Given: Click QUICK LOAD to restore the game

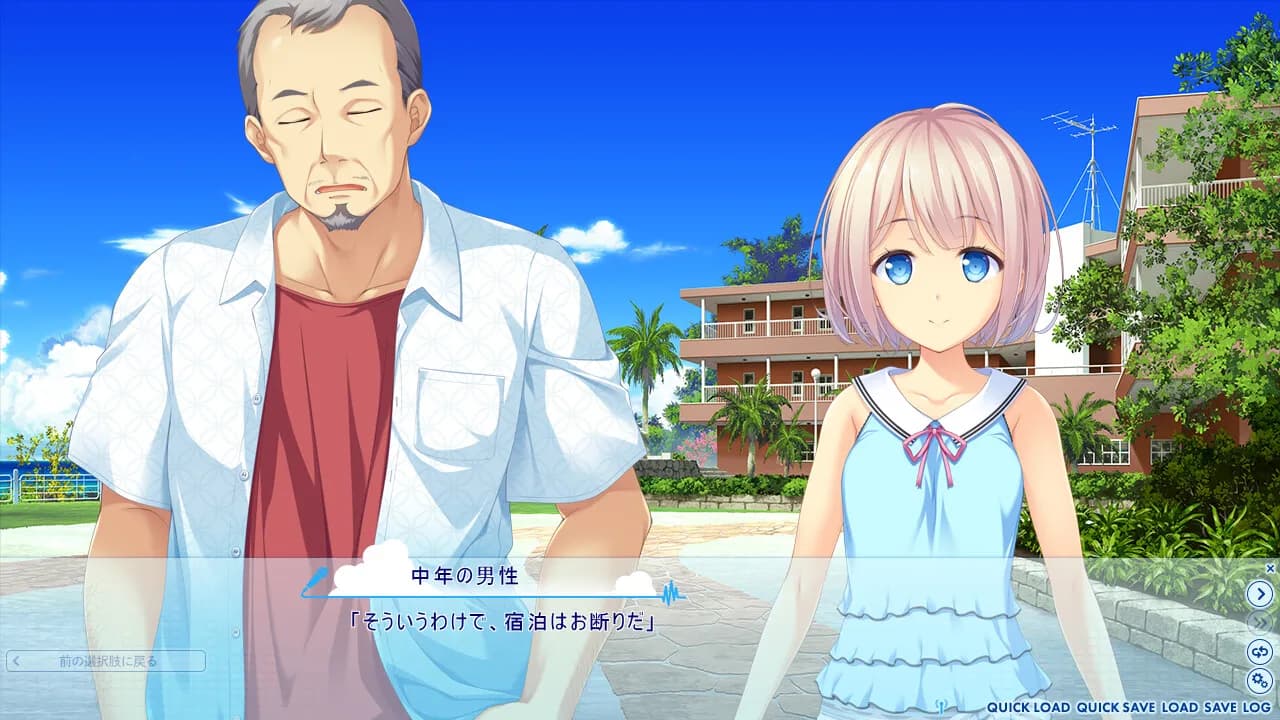Looking at the screenshot, I should click(1028, 705).
